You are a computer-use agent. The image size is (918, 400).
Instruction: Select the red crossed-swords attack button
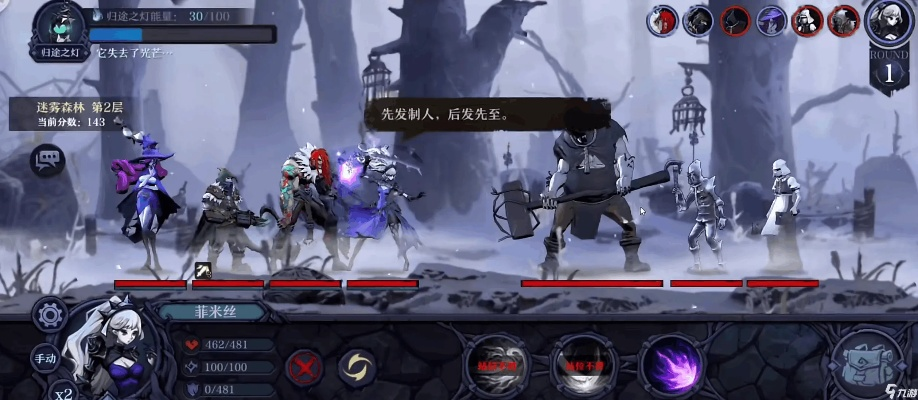pyautogui.click(x=302, y=367)
